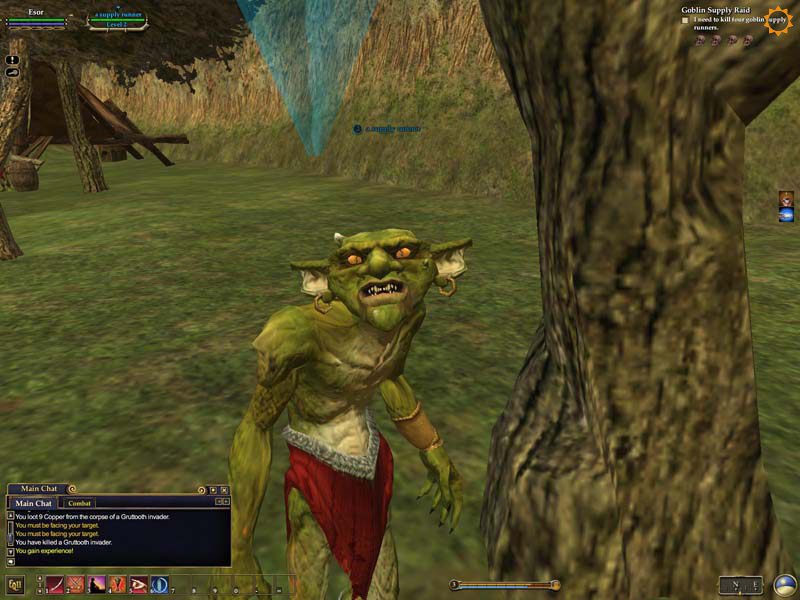The height and width of the screenshot is (600, 800).
Task: Close the Main Chat window
Action: click(225, 490)
